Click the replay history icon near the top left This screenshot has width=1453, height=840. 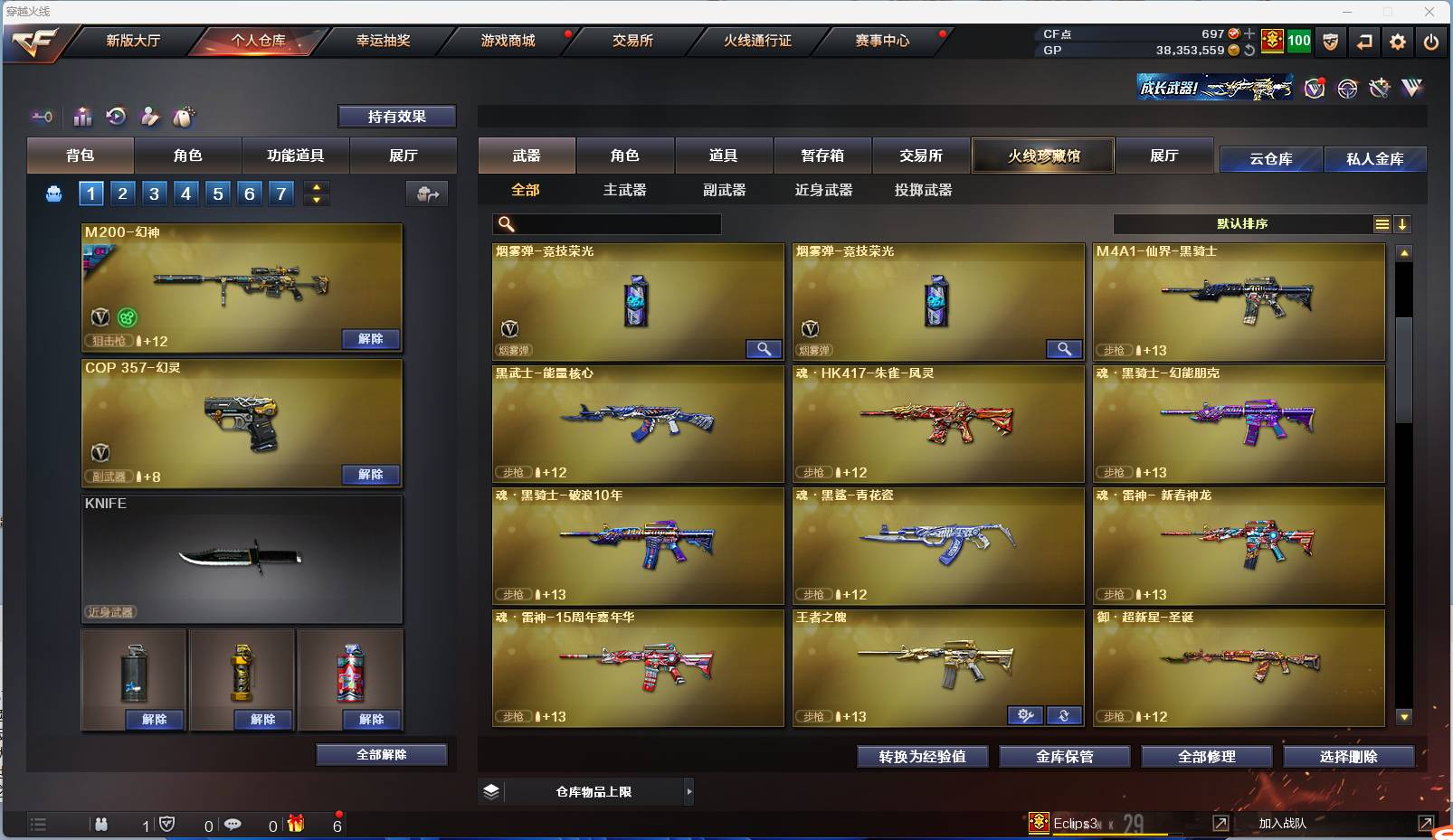pos(116,117)
